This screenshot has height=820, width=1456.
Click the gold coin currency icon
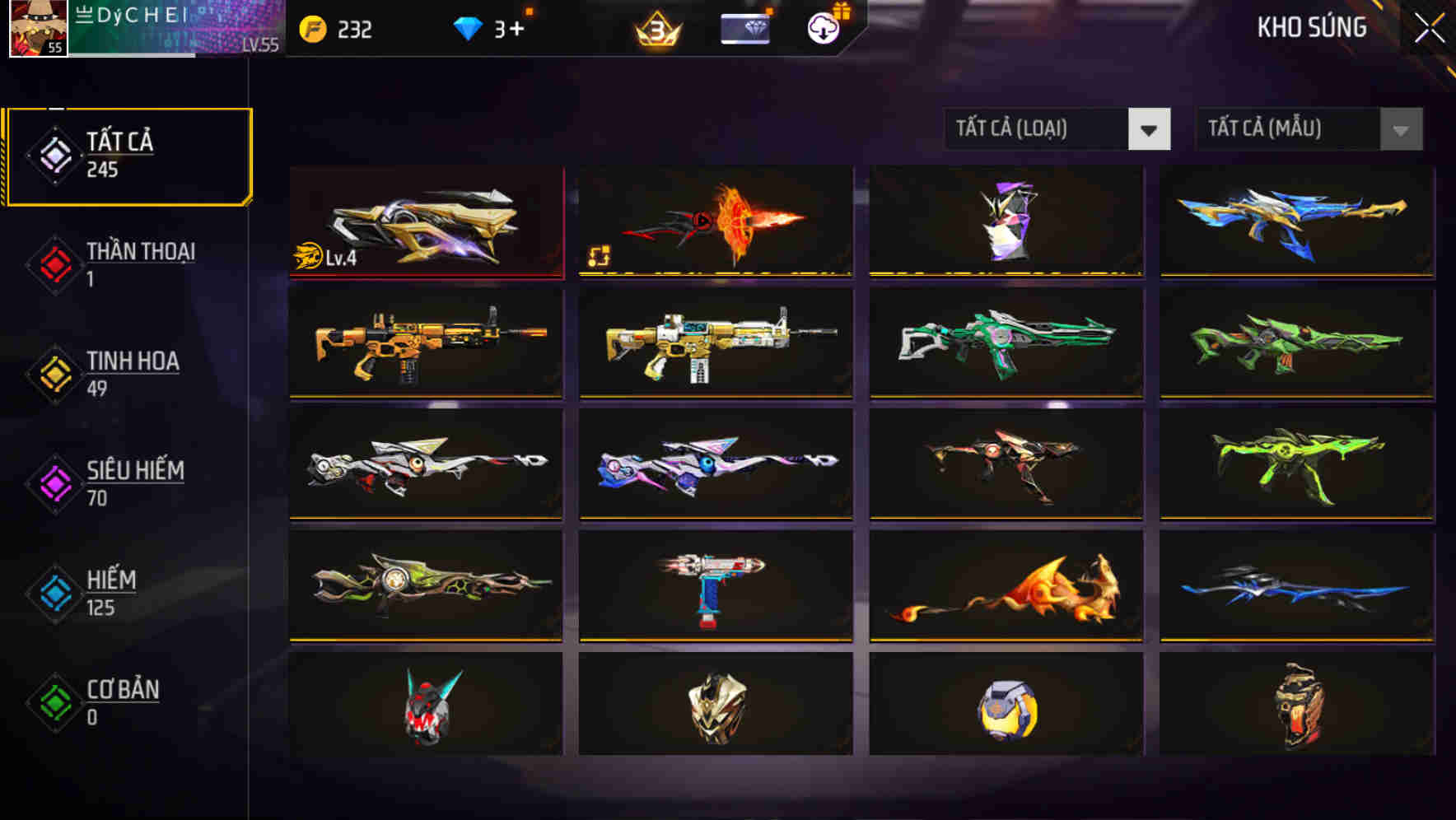[311, 30]
